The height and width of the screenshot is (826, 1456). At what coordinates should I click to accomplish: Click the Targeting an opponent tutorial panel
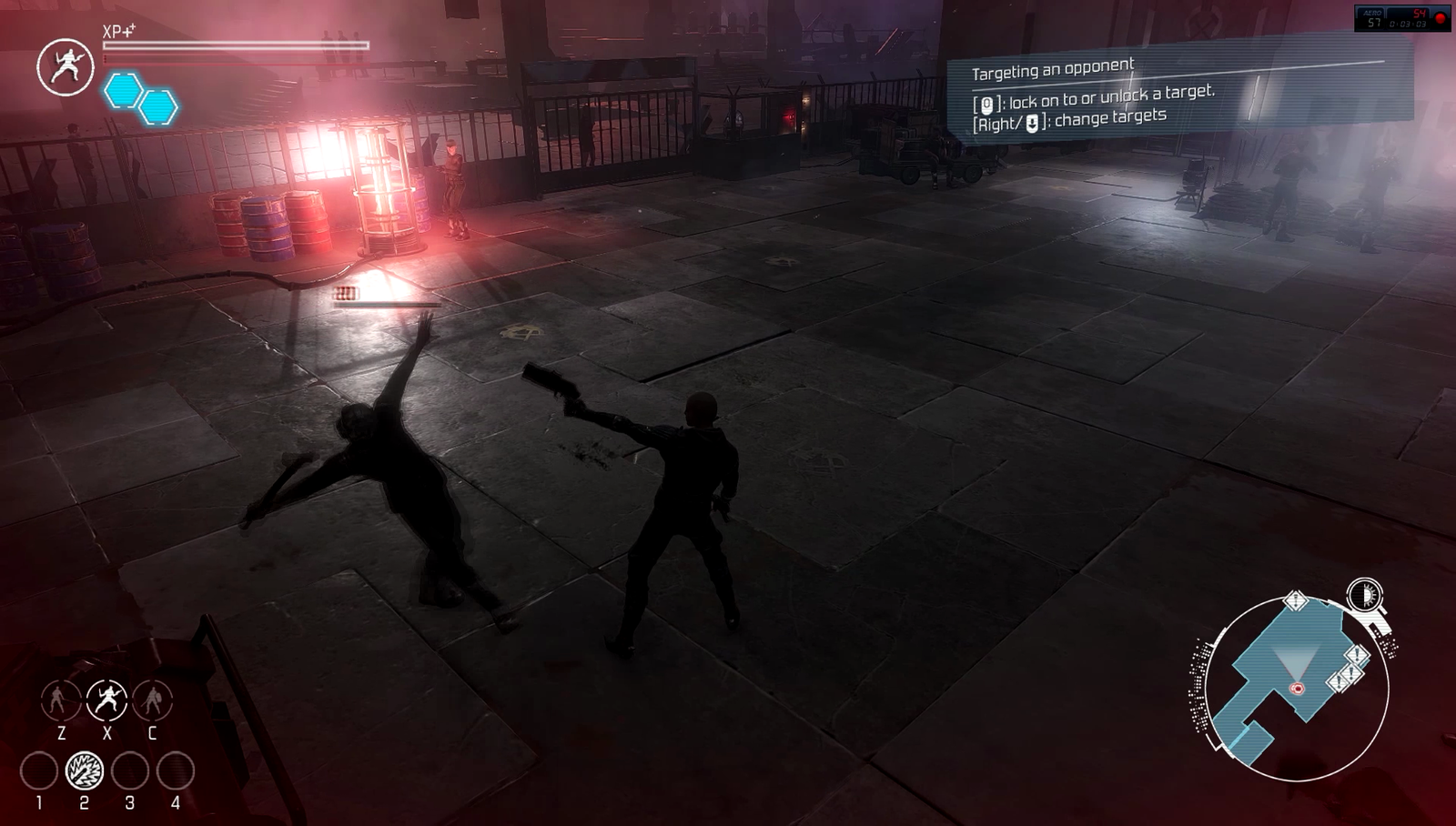(x=1178, y=93)
